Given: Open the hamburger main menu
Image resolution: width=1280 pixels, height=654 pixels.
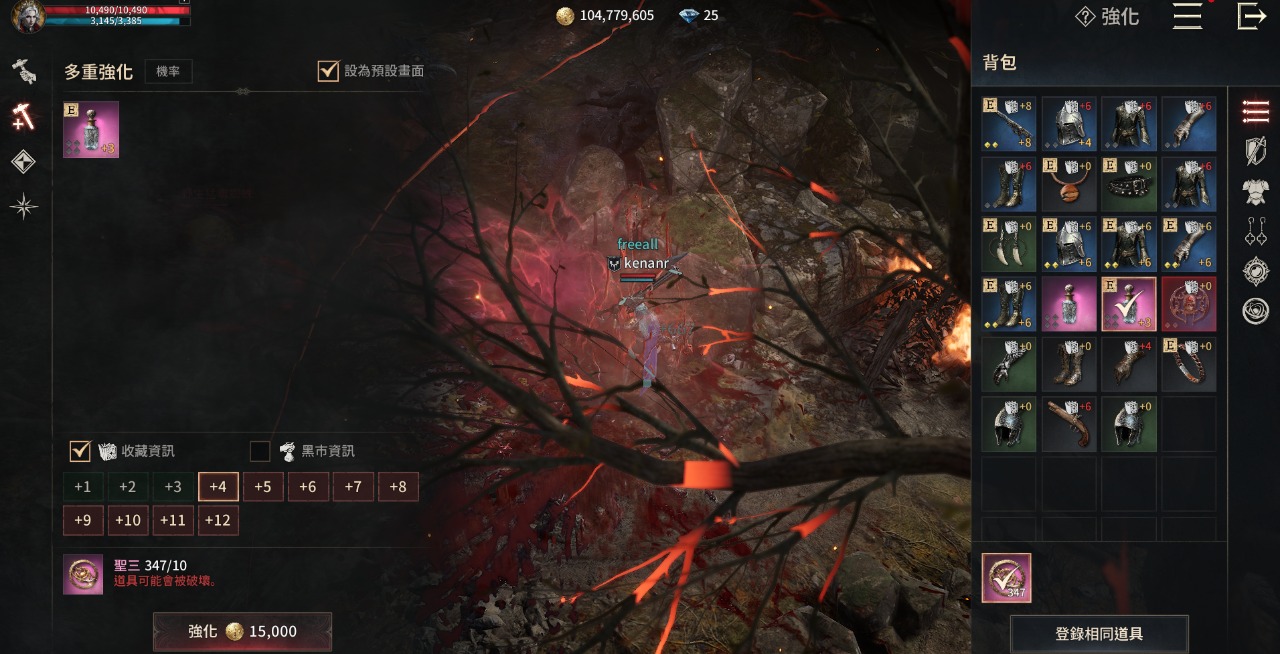Looking at the screenshot, I should (1187, 16).
